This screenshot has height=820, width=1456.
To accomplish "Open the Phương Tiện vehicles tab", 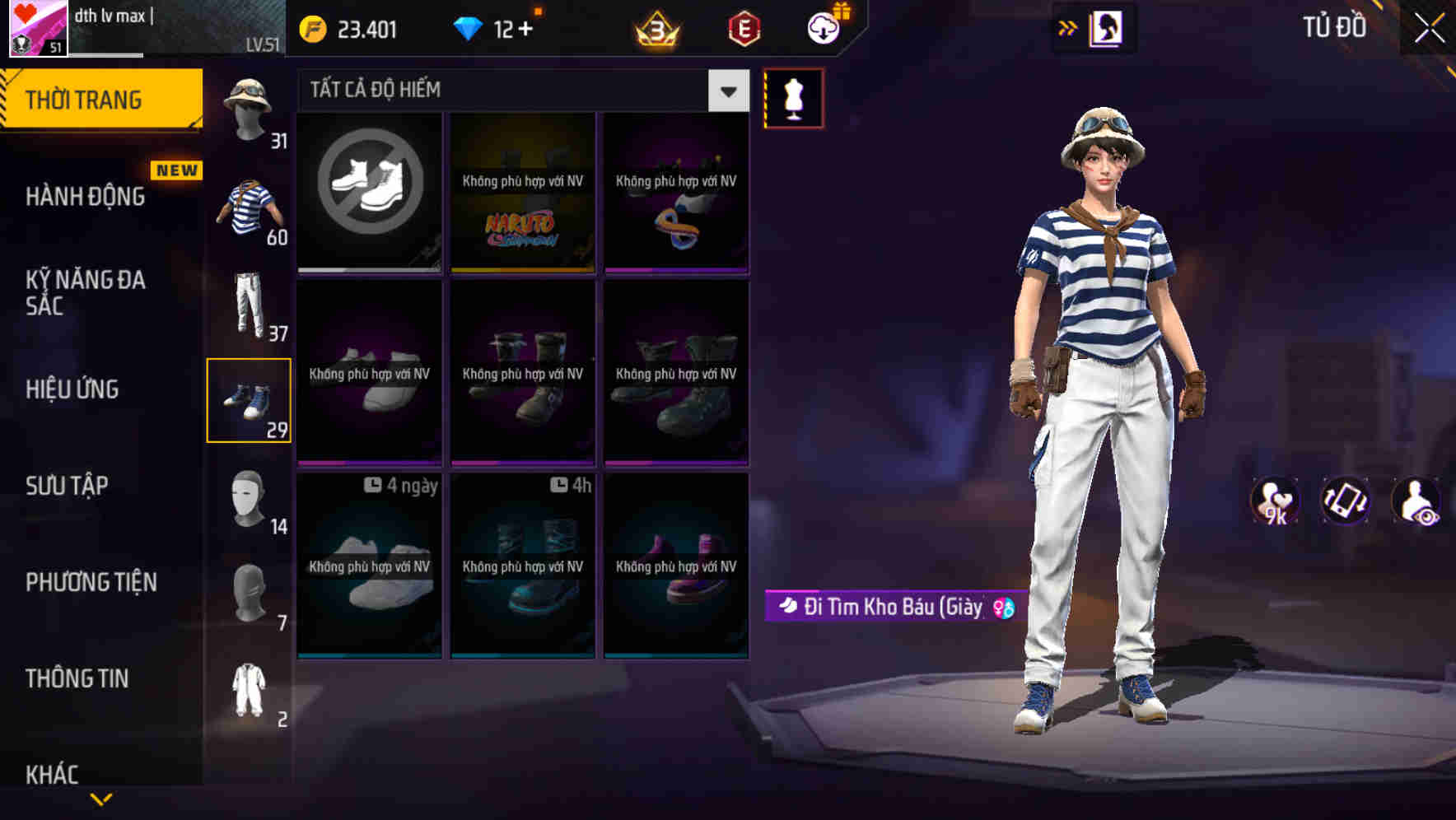I will (x=91, y=582).
